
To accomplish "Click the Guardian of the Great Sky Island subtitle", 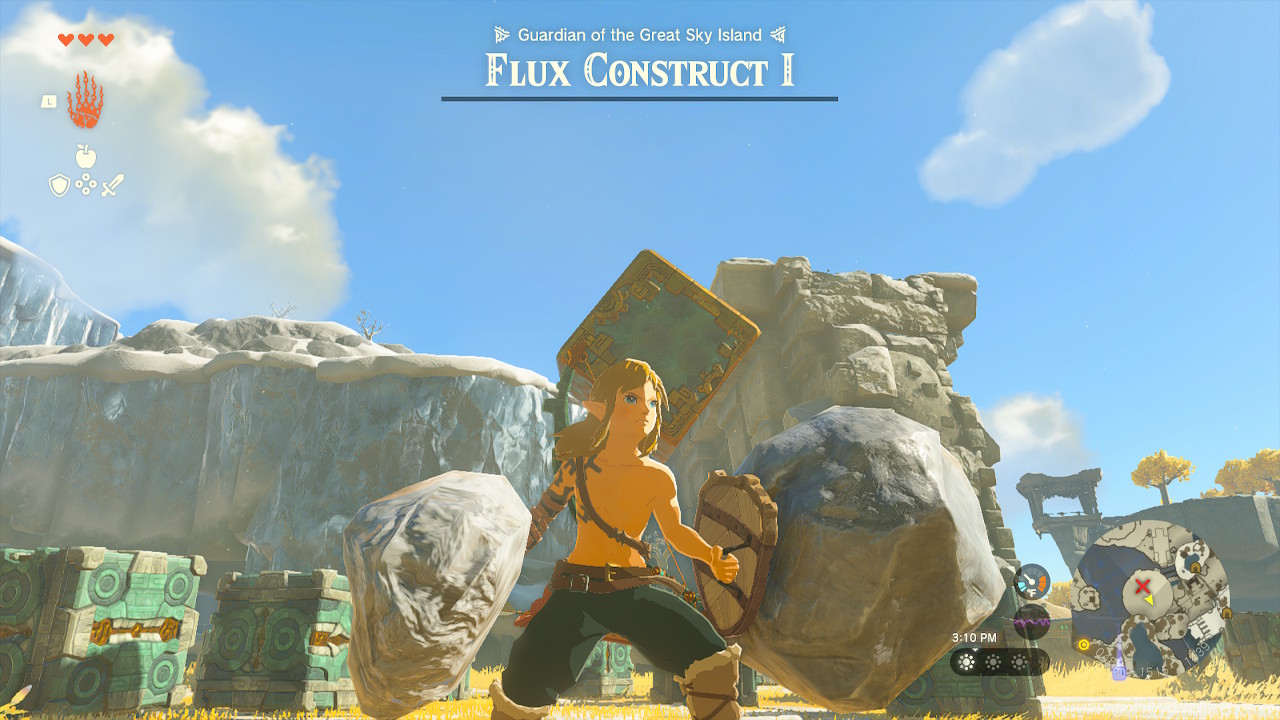I will pos(638,33).
